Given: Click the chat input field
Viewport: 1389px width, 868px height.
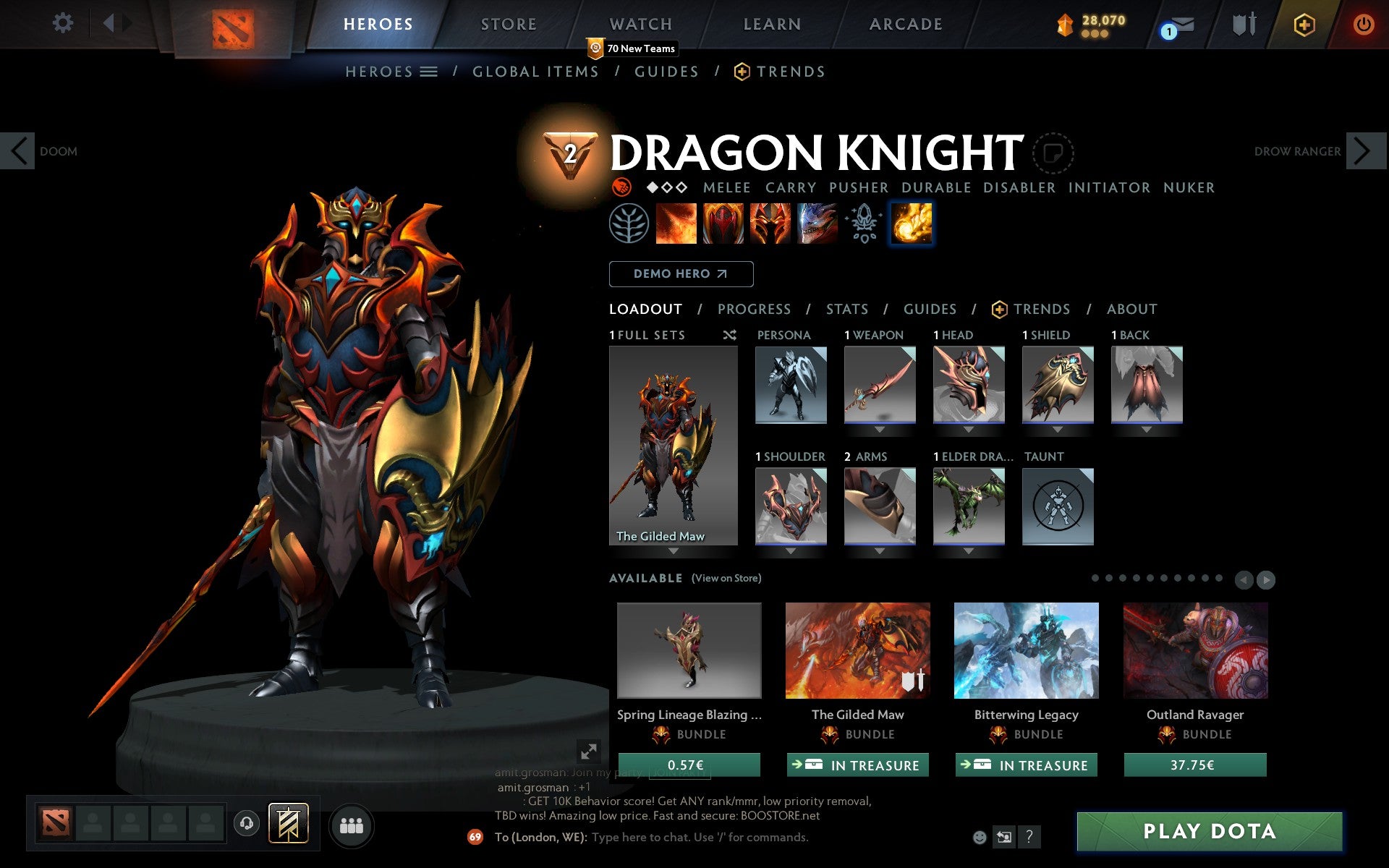Looking at the screenshot, I should coord(723,838).
